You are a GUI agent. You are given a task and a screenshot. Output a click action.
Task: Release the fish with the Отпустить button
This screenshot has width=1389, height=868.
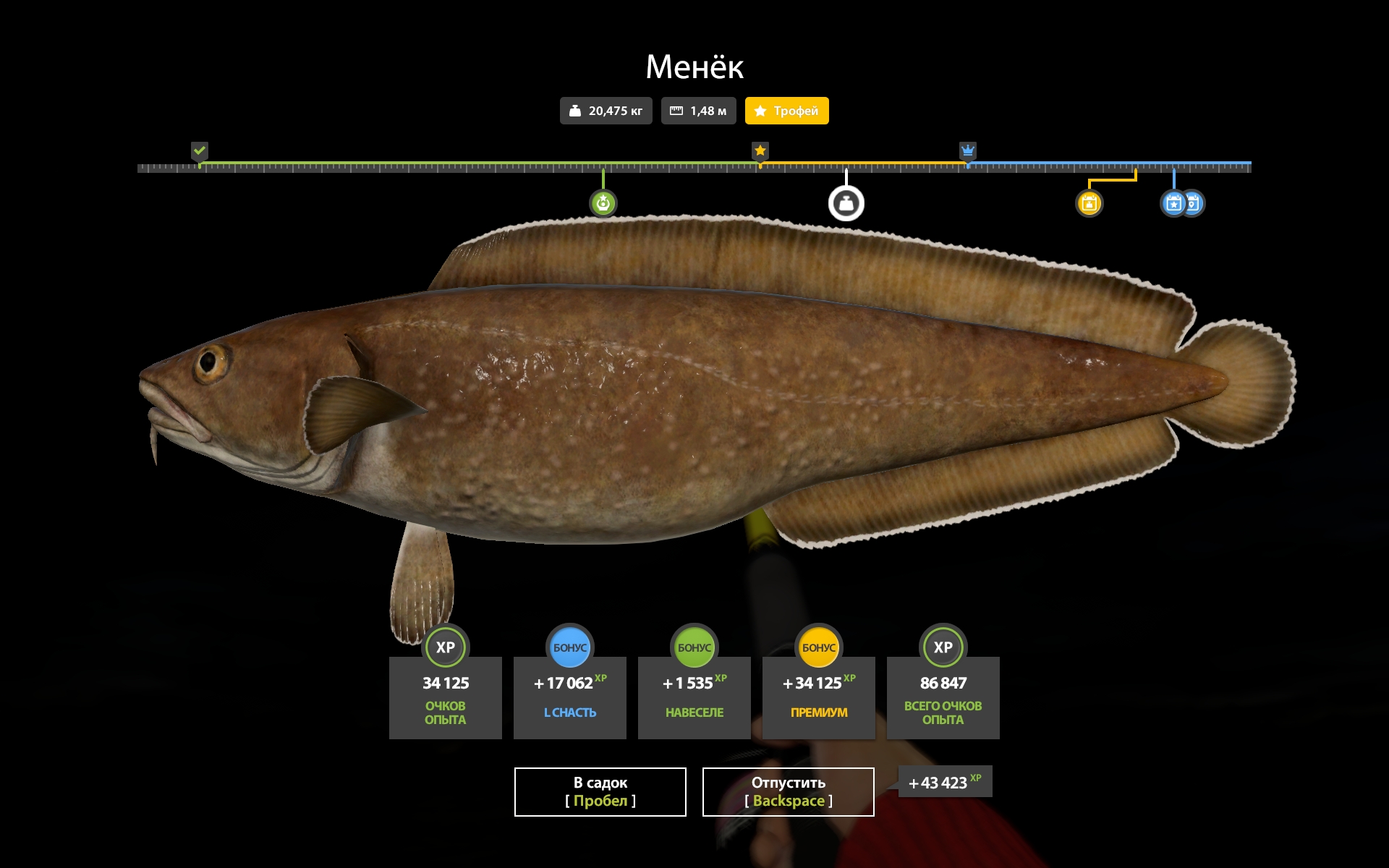[788, 791]
